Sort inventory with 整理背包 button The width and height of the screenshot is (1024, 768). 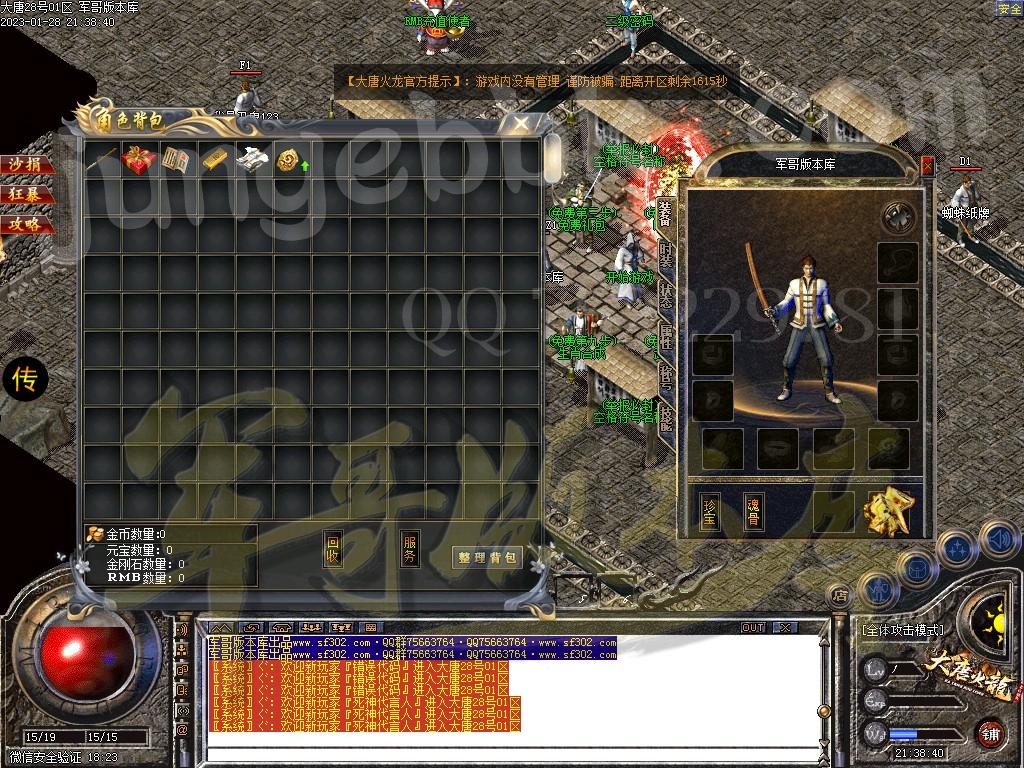pos(488,558)
